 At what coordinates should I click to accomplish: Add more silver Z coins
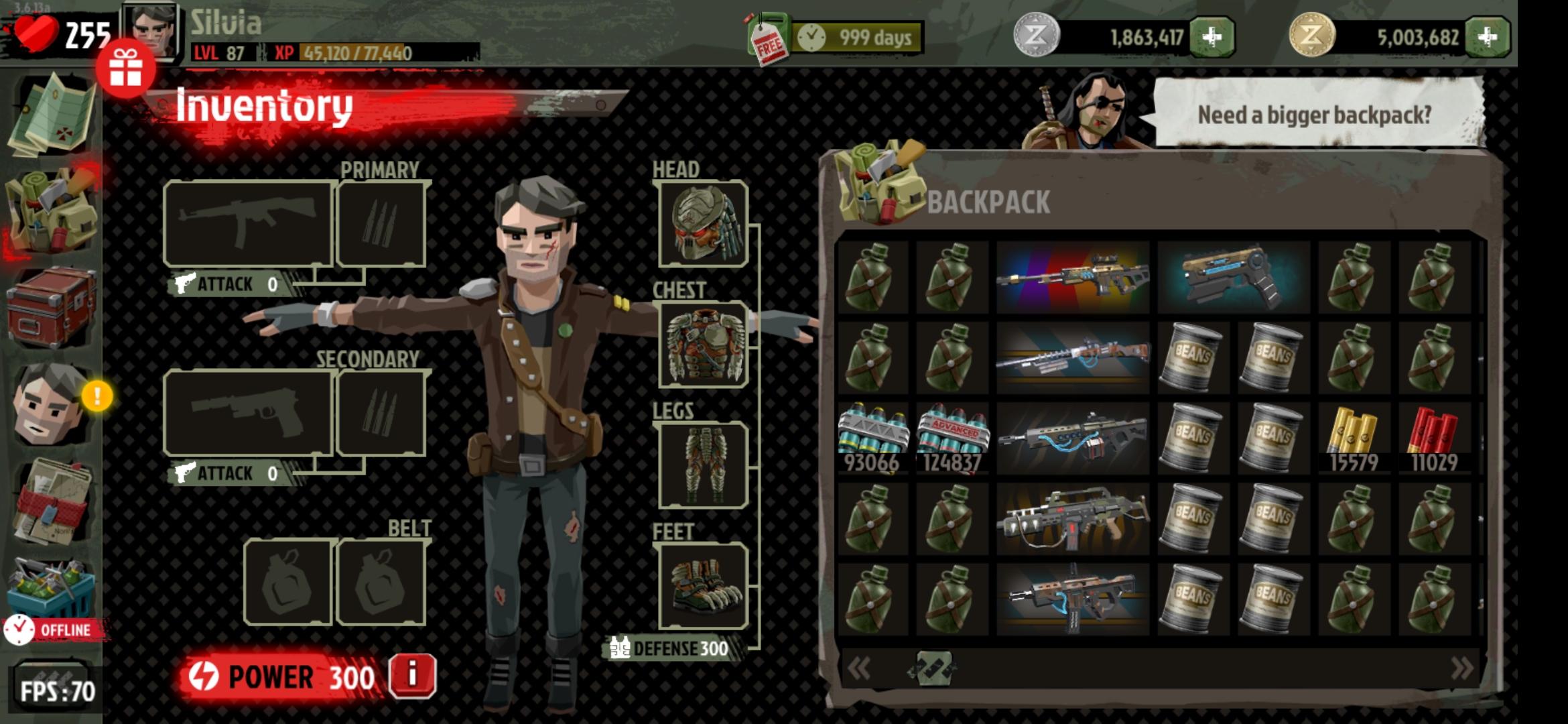tap(1212, 37)
